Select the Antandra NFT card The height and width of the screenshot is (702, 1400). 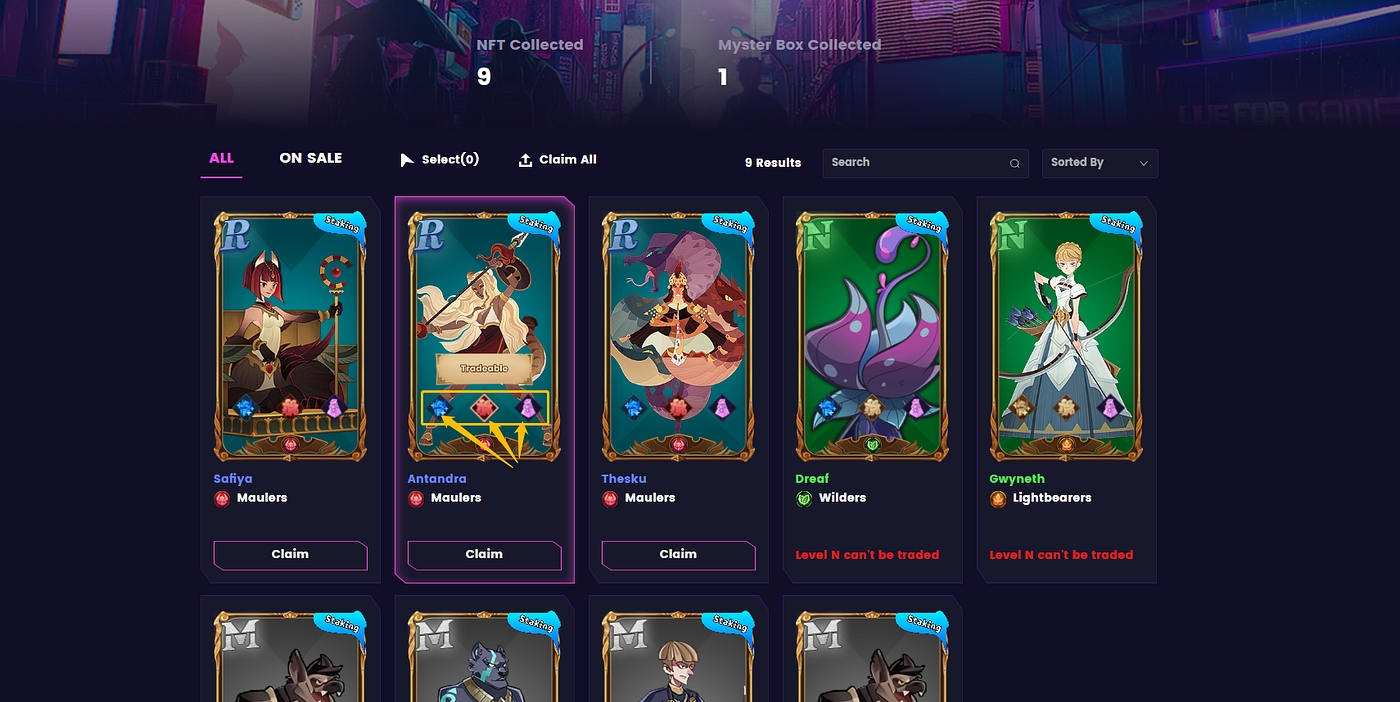484,300
